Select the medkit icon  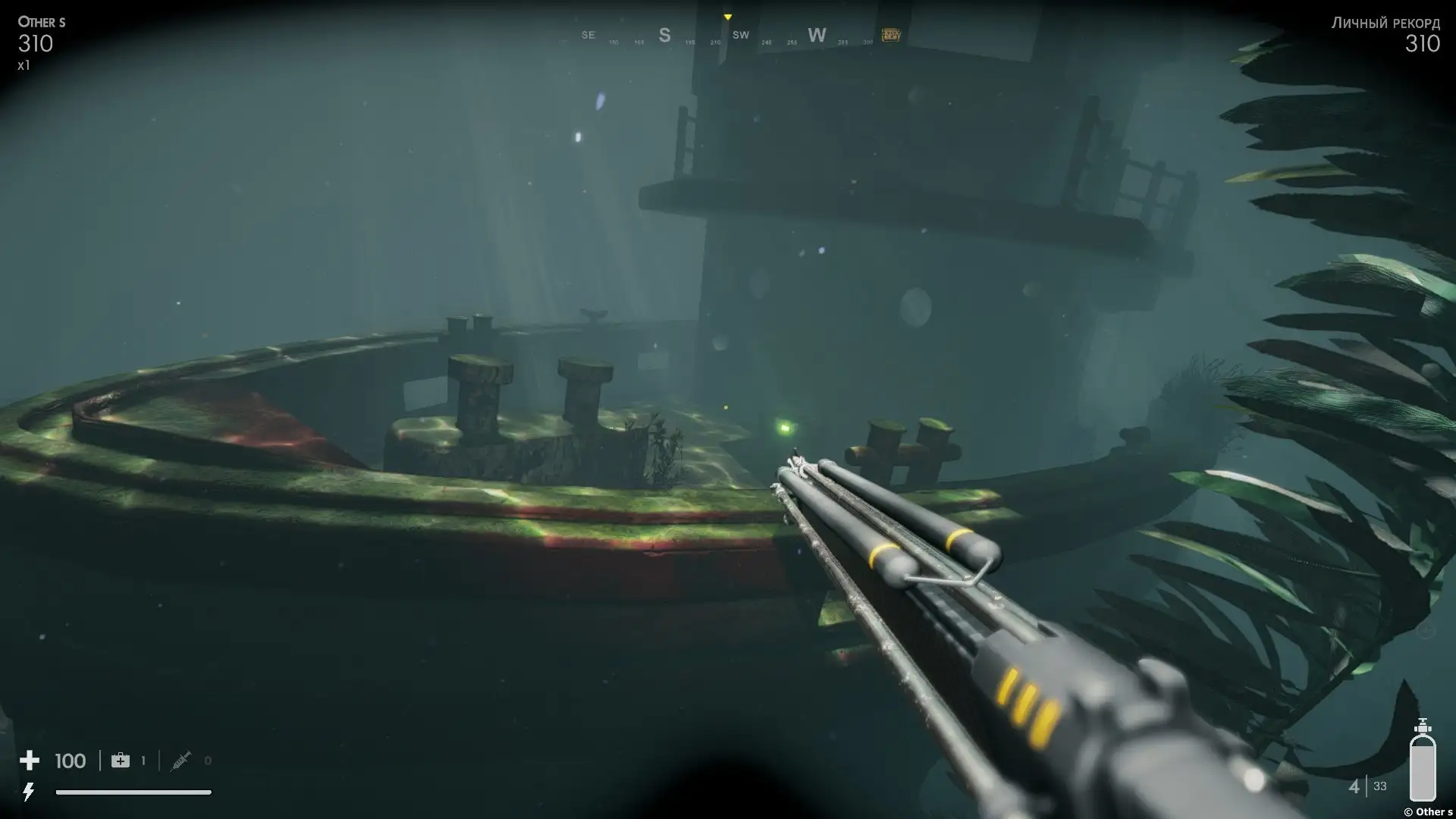121,761
